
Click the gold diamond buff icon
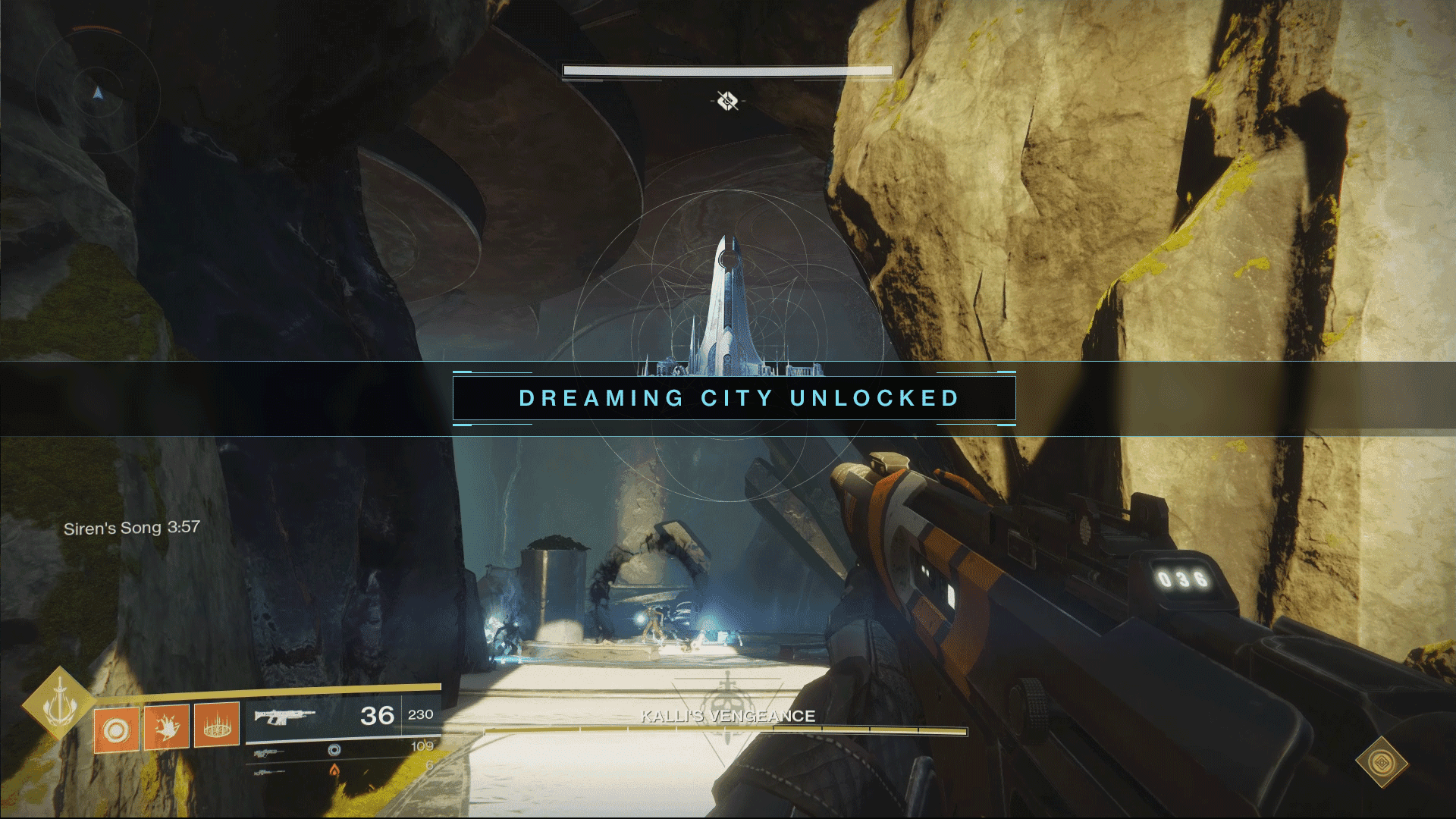(x=1382, y=761)
